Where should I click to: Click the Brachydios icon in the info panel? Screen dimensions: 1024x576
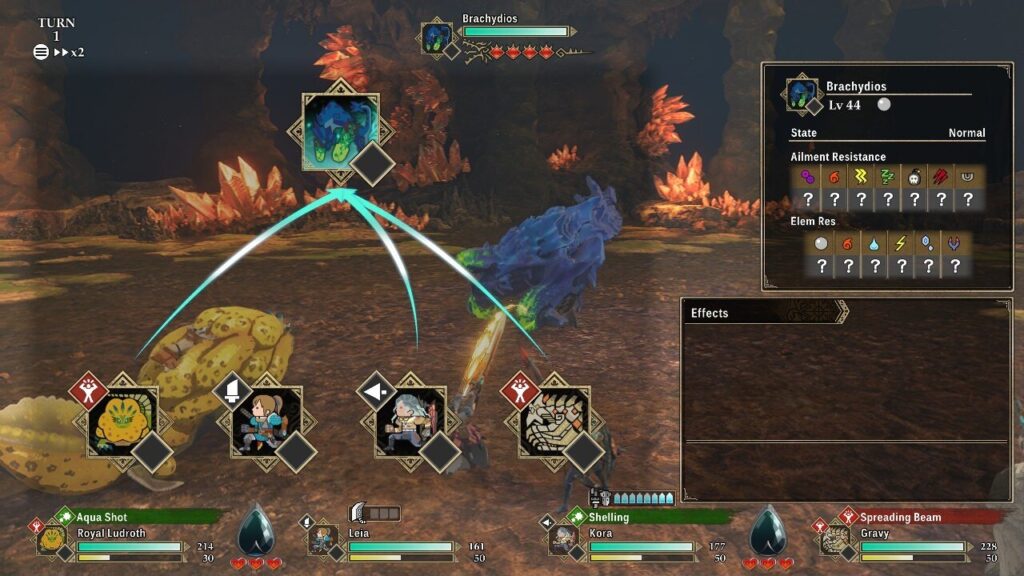(802, 94)
